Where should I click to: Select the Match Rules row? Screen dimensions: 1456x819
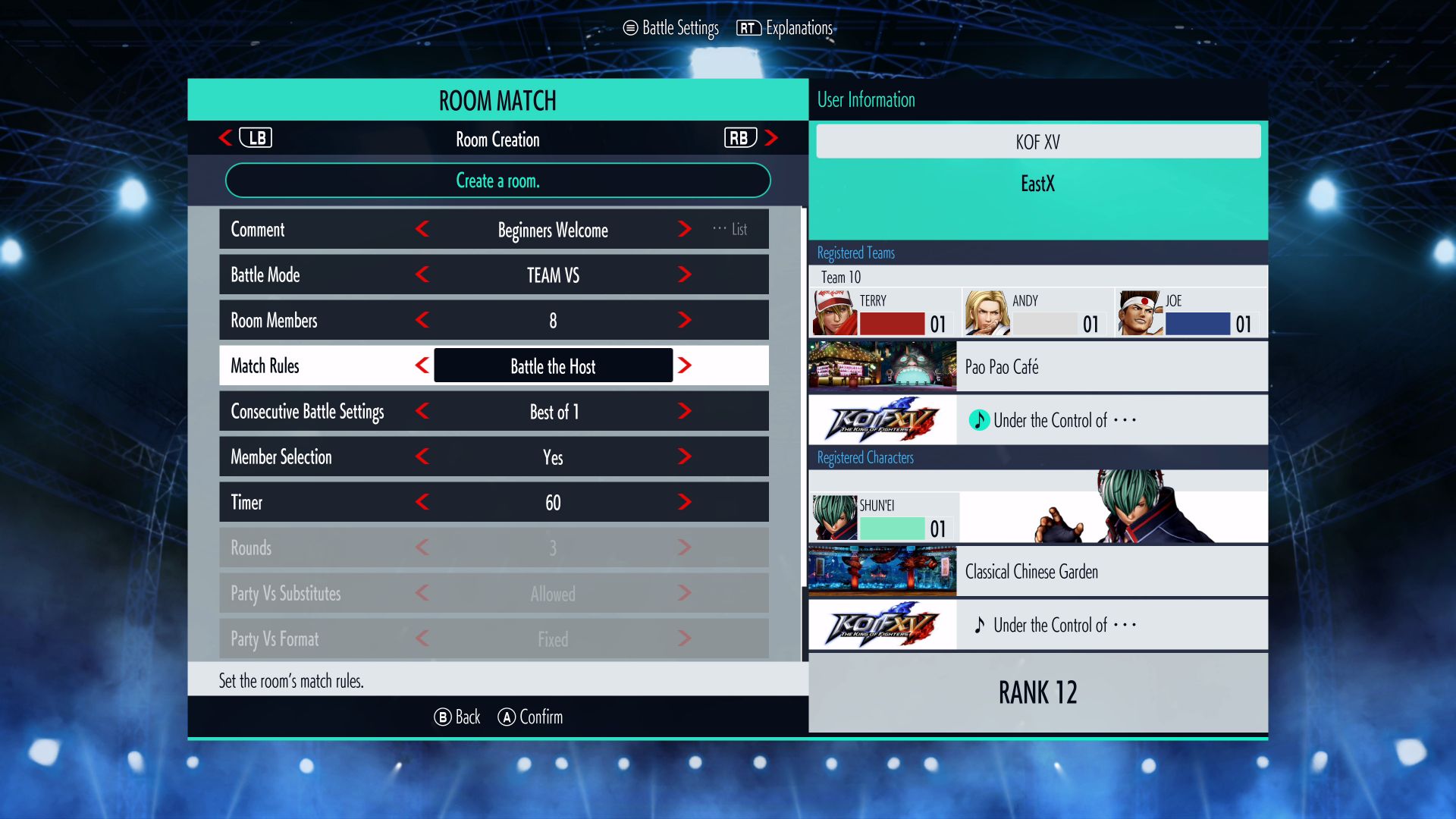(265, 366)
